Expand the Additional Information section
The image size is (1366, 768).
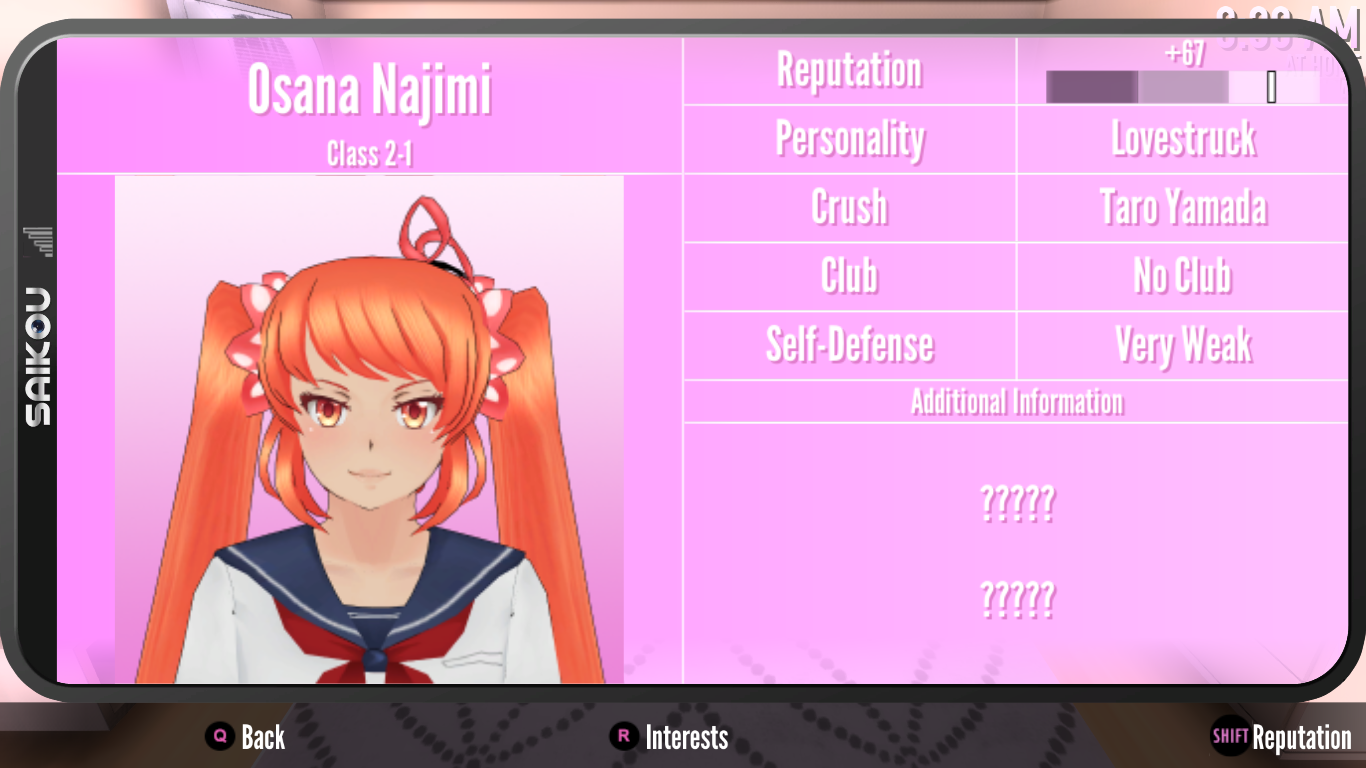click(x=1016, y=400)
